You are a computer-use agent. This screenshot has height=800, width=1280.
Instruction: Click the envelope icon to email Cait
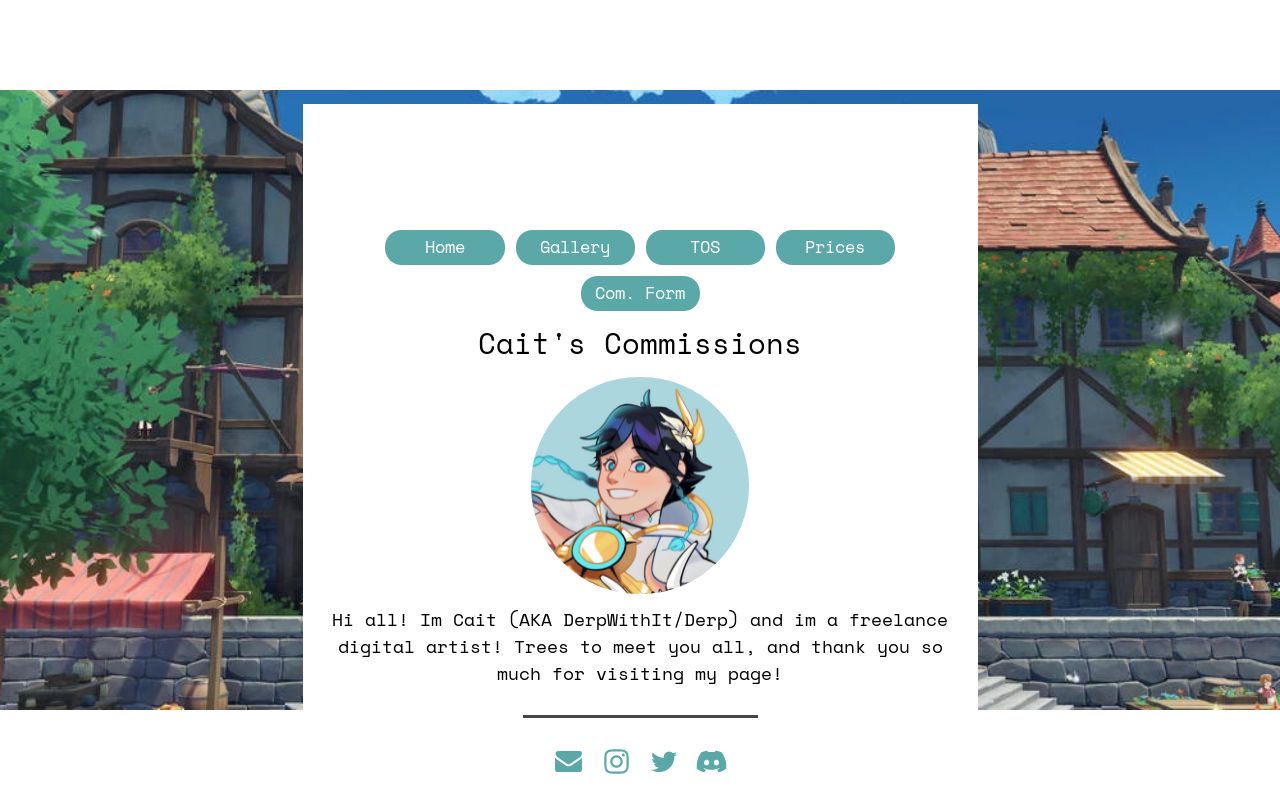click(x=568, y=761)
